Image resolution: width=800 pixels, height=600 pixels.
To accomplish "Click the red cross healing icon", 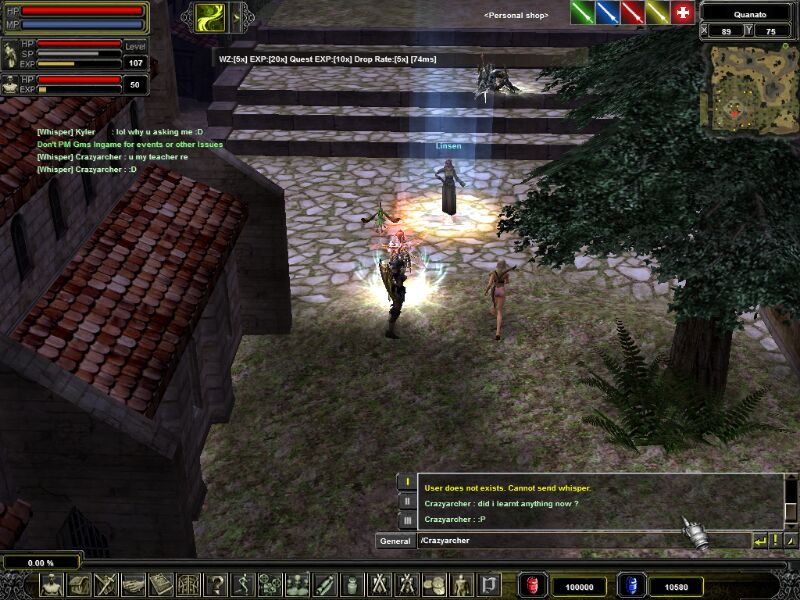I will click(683, 12).
